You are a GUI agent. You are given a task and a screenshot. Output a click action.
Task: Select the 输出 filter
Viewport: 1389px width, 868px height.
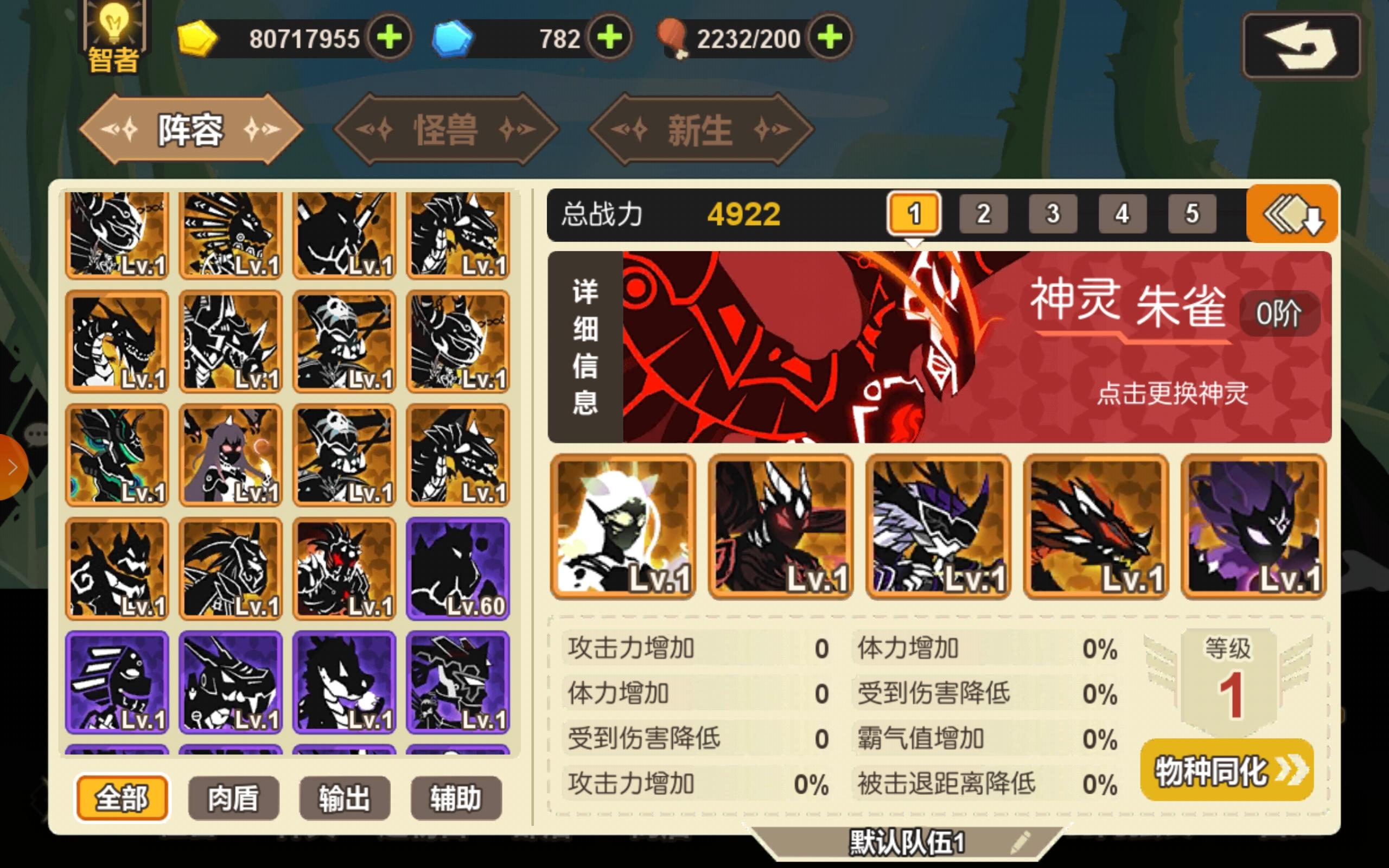pos(344,797)
